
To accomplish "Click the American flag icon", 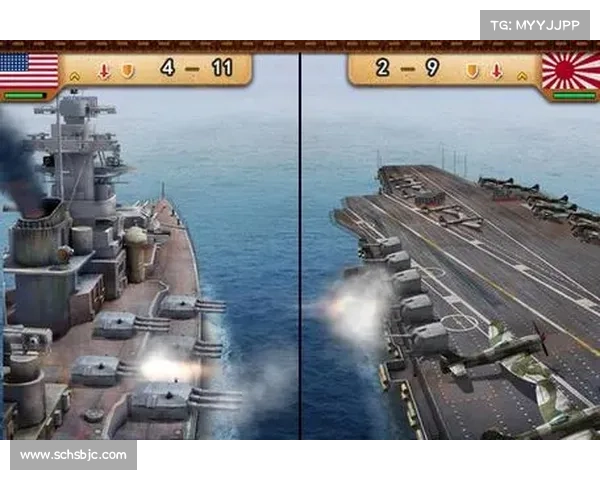I will pyautogui.click(x=28, y=70).
